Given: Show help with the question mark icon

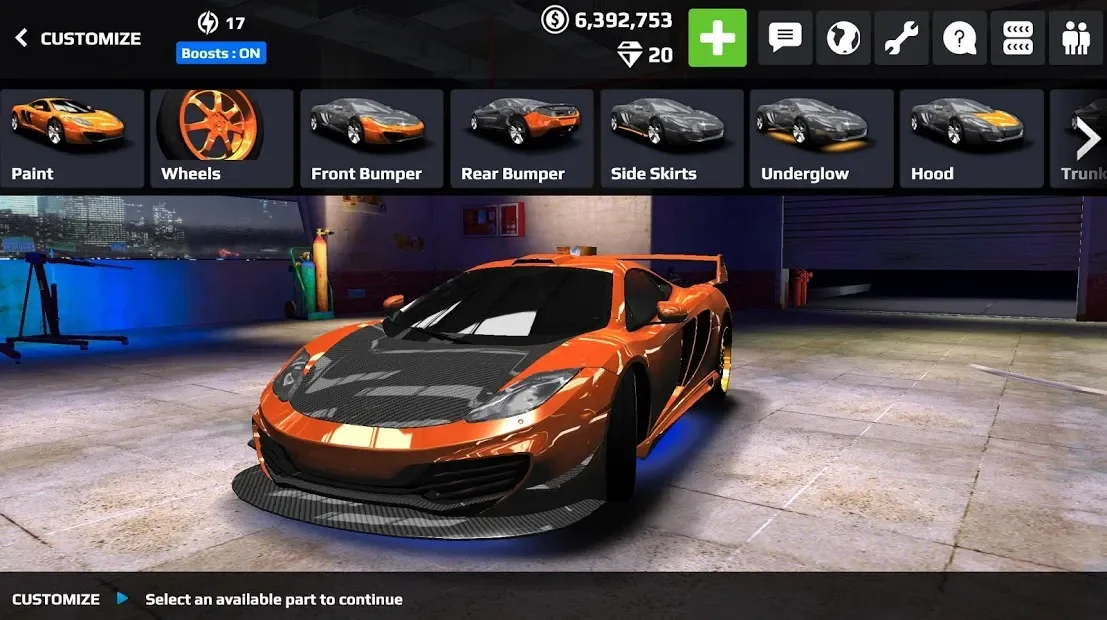Looking at the screenshot, I should 959,38.
